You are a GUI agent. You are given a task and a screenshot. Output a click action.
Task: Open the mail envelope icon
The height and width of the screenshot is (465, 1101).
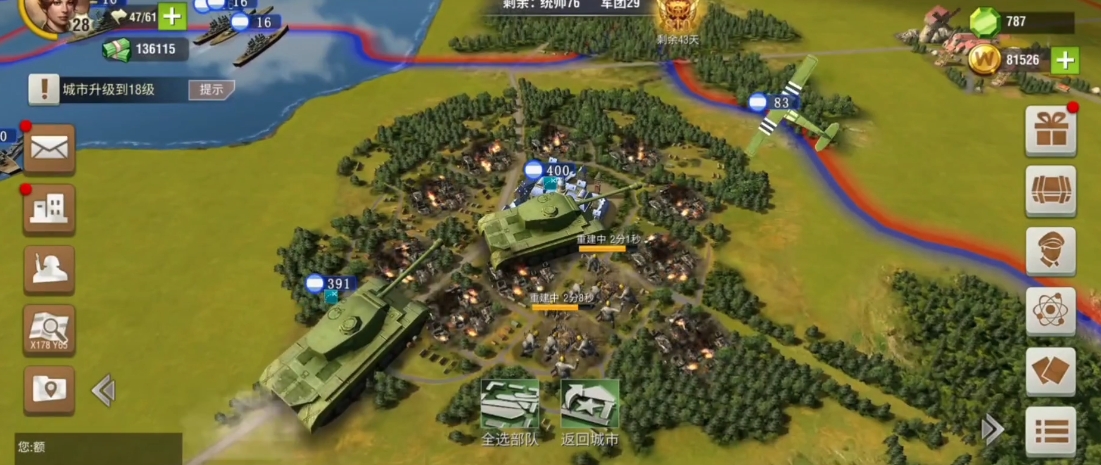coord(49,149)
